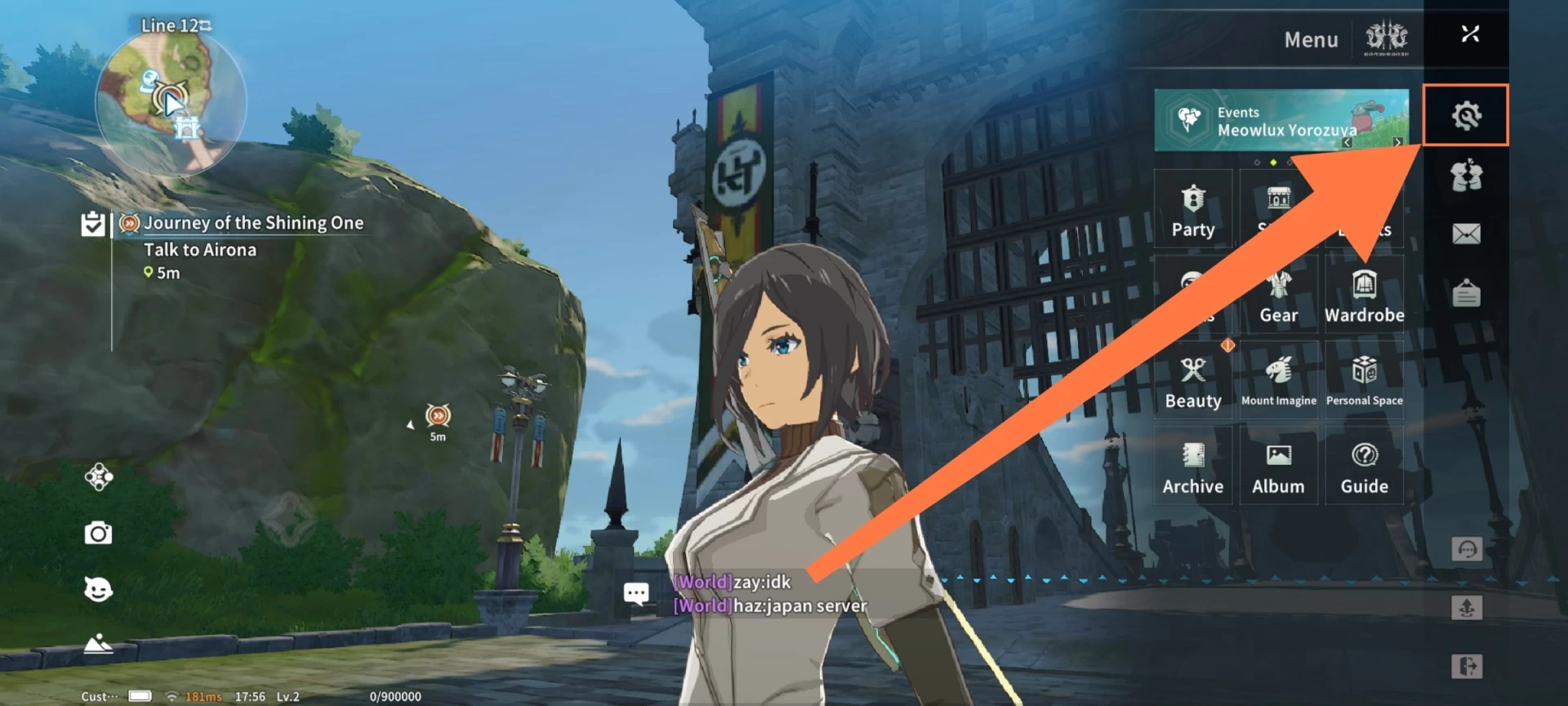Open the Wardrobe menu
The width and height of the screenshot is (1568, 706).
(x=1364, y=296)
